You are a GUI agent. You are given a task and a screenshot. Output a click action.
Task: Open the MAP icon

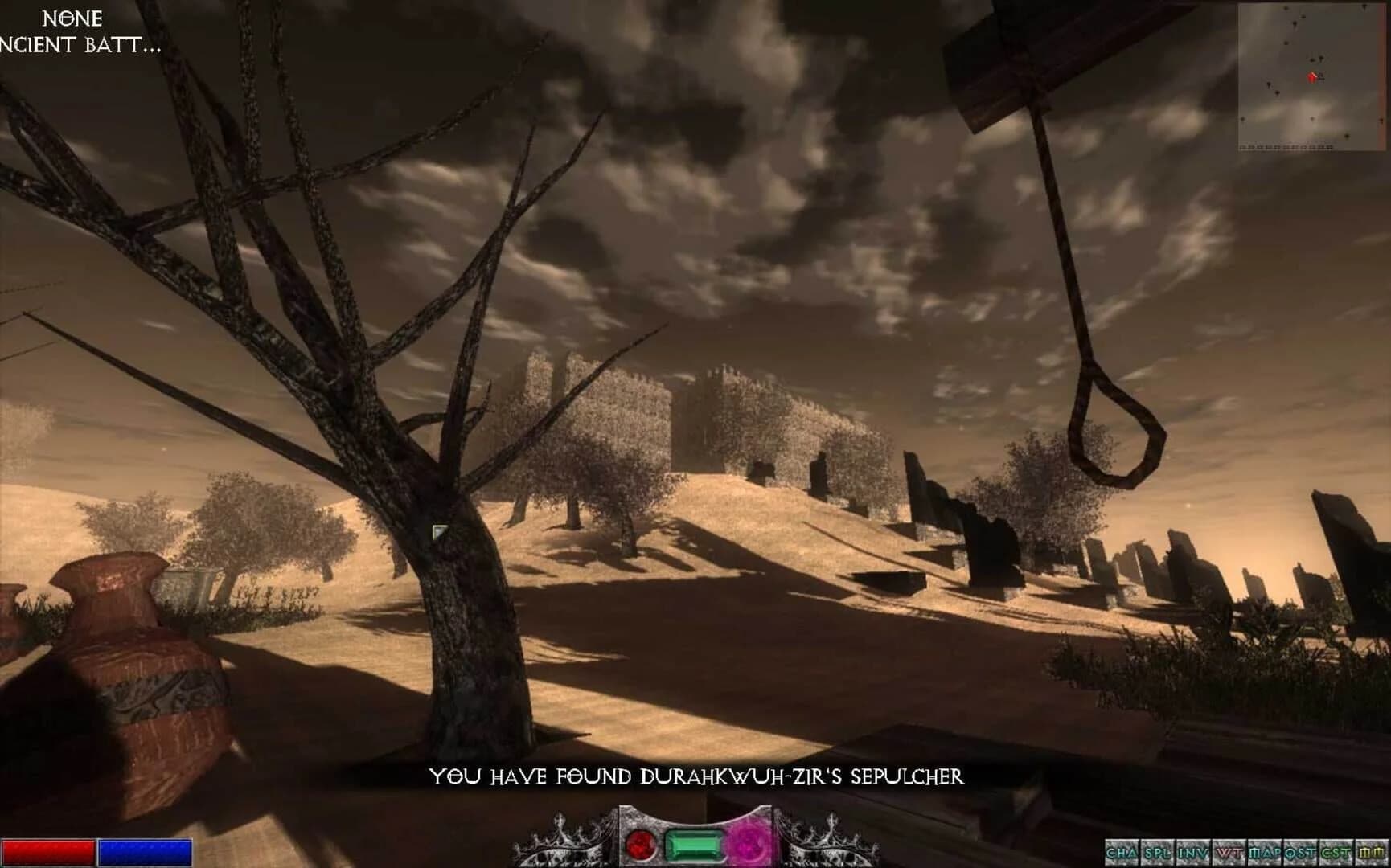point(1262,852)
